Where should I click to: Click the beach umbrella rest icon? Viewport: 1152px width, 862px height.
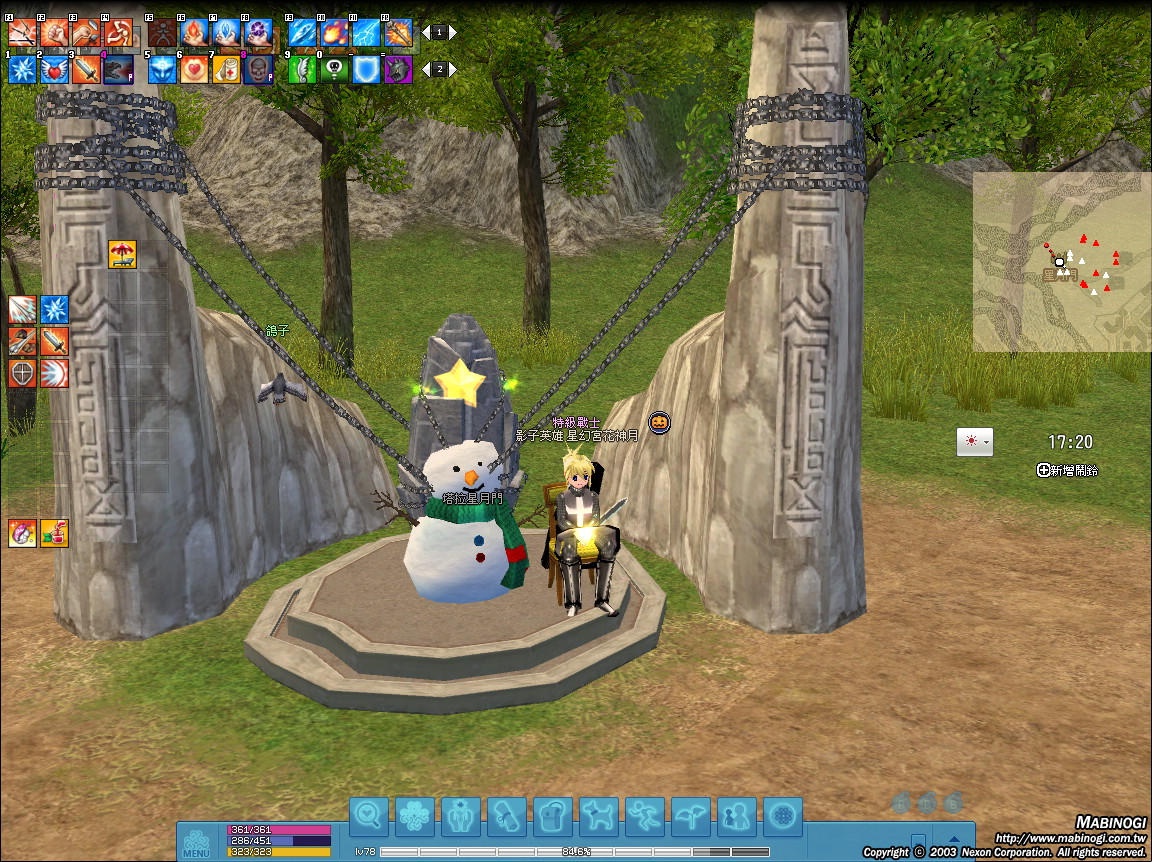click(x=122, y=255)
